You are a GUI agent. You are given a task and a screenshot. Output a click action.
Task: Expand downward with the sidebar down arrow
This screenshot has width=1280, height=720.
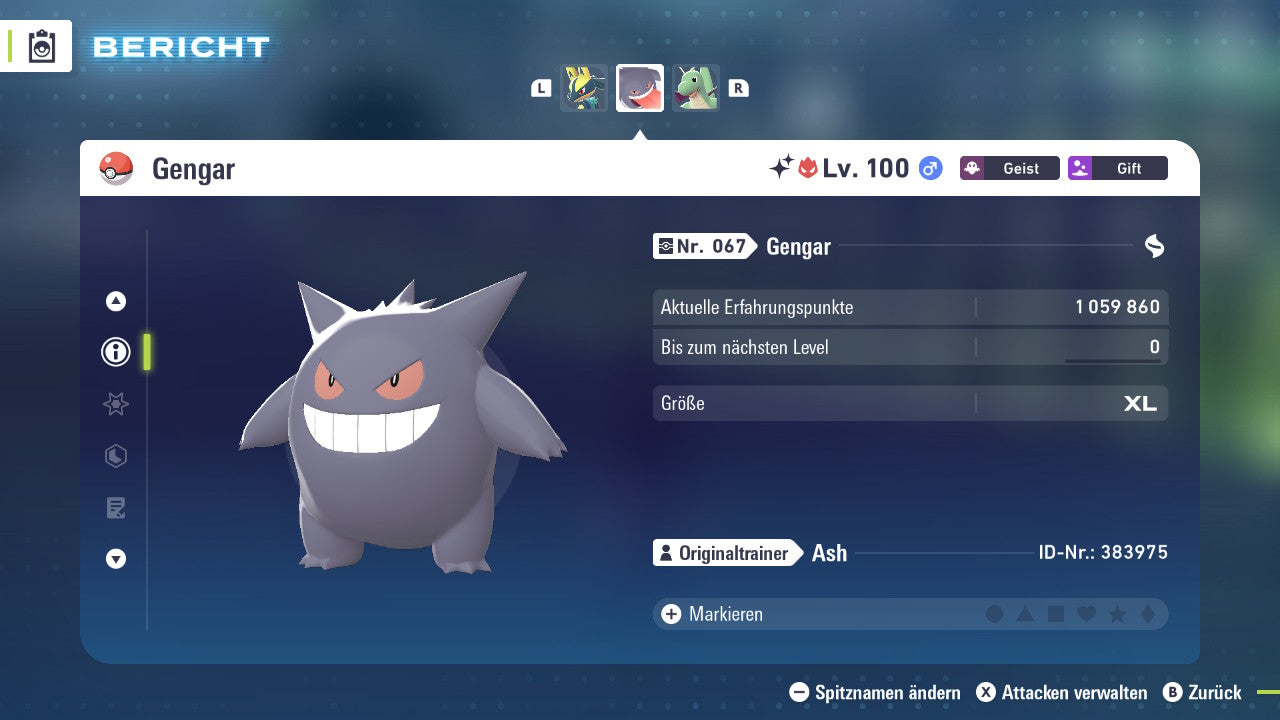point(115,559)
